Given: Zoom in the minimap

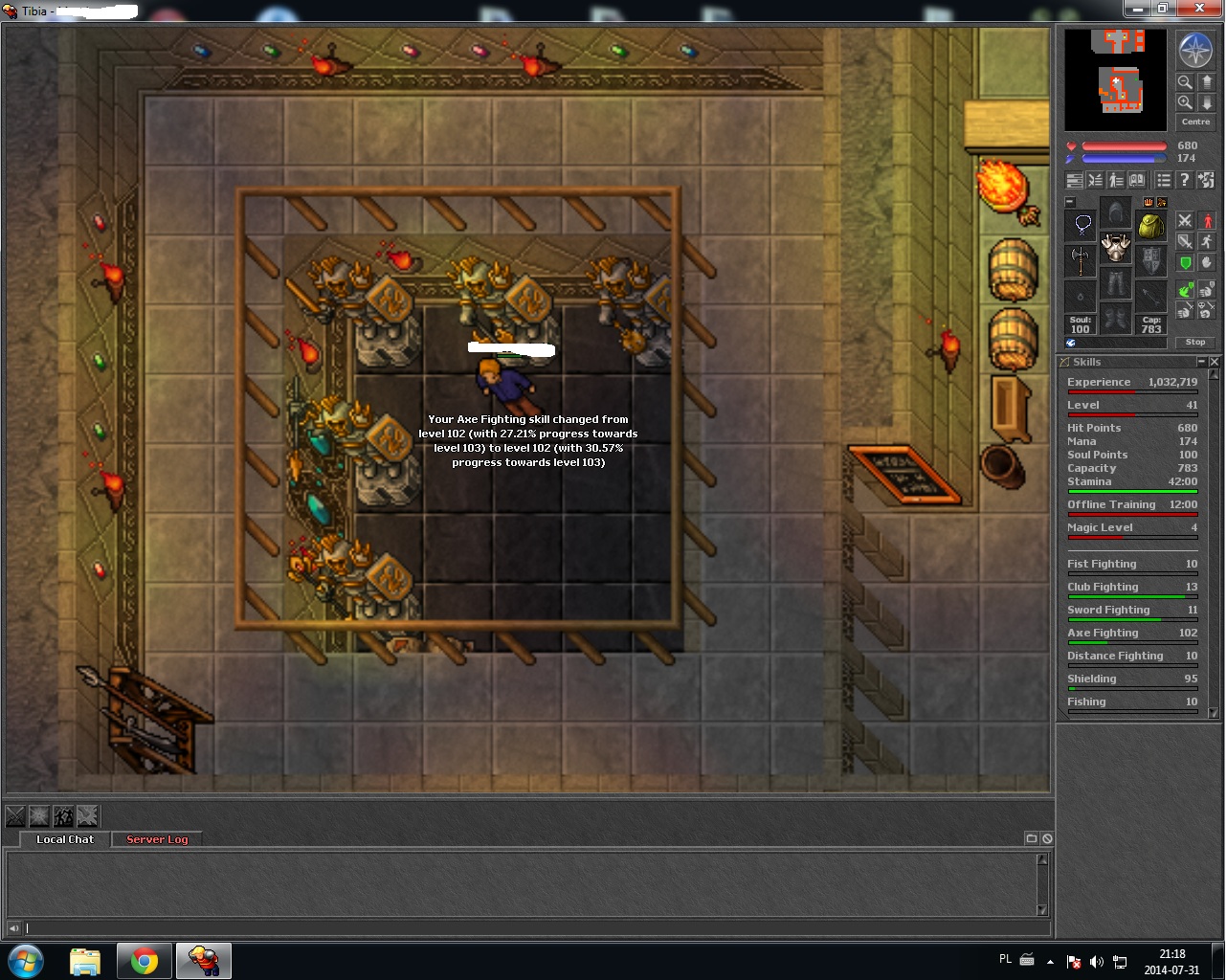Looking at the screenshot, I should pyautogui.click(x=1185, y=102).
